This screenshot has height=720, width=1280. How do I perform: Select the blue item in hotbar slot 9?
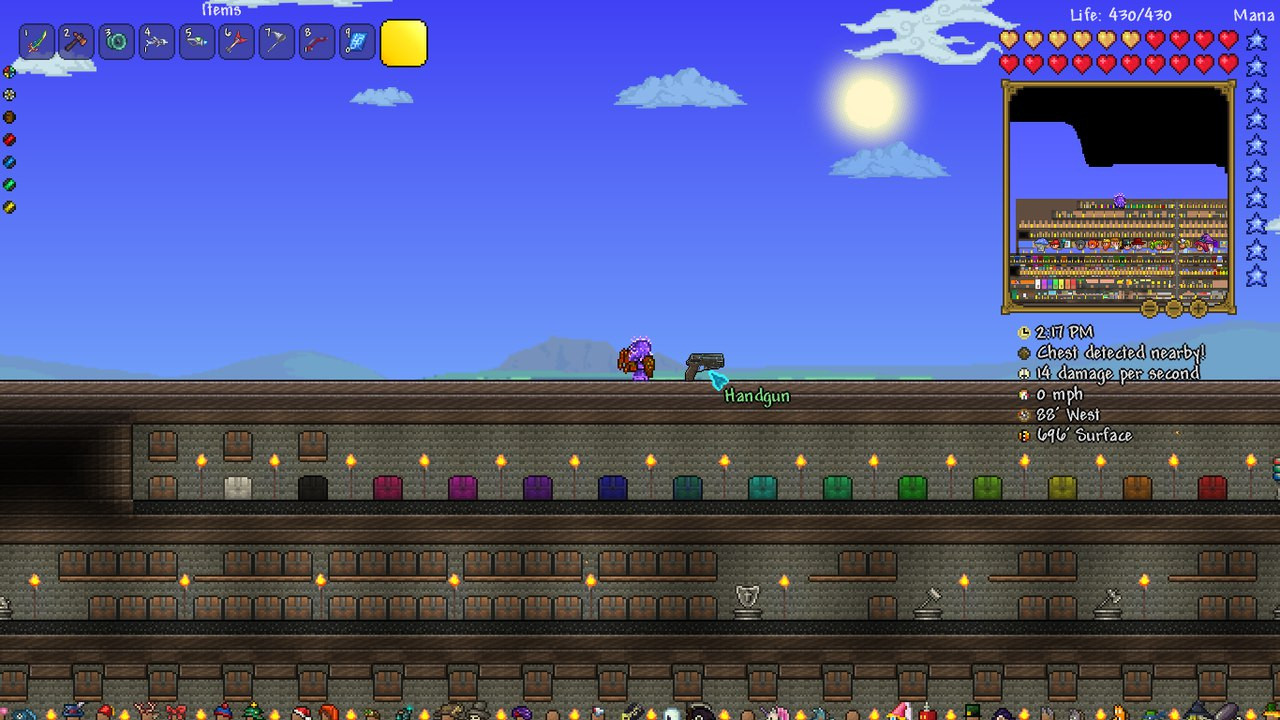tap(356, 42)
